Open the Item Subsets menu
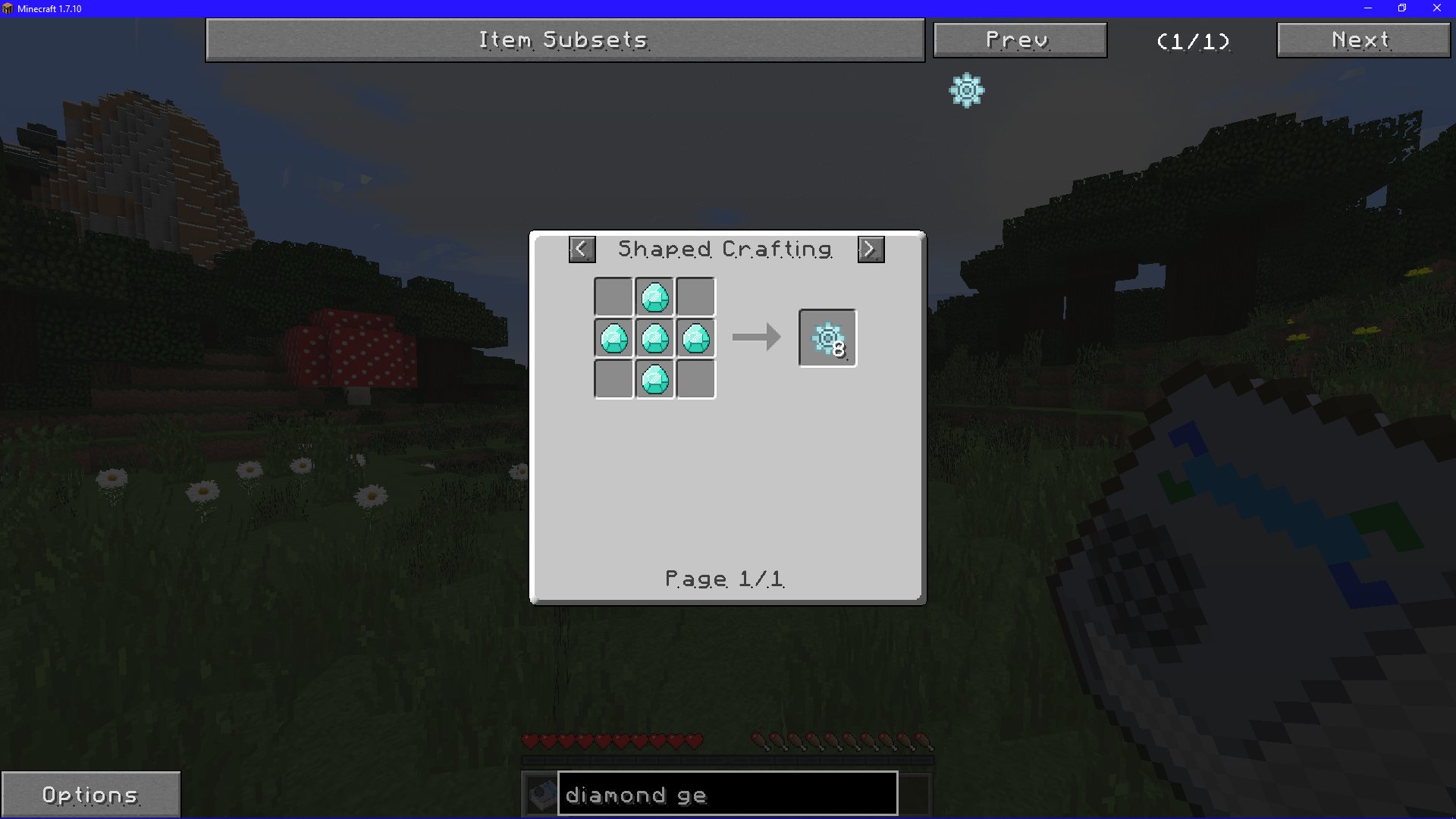This screenshot has width=1456, height=819. tap(564, 39)
